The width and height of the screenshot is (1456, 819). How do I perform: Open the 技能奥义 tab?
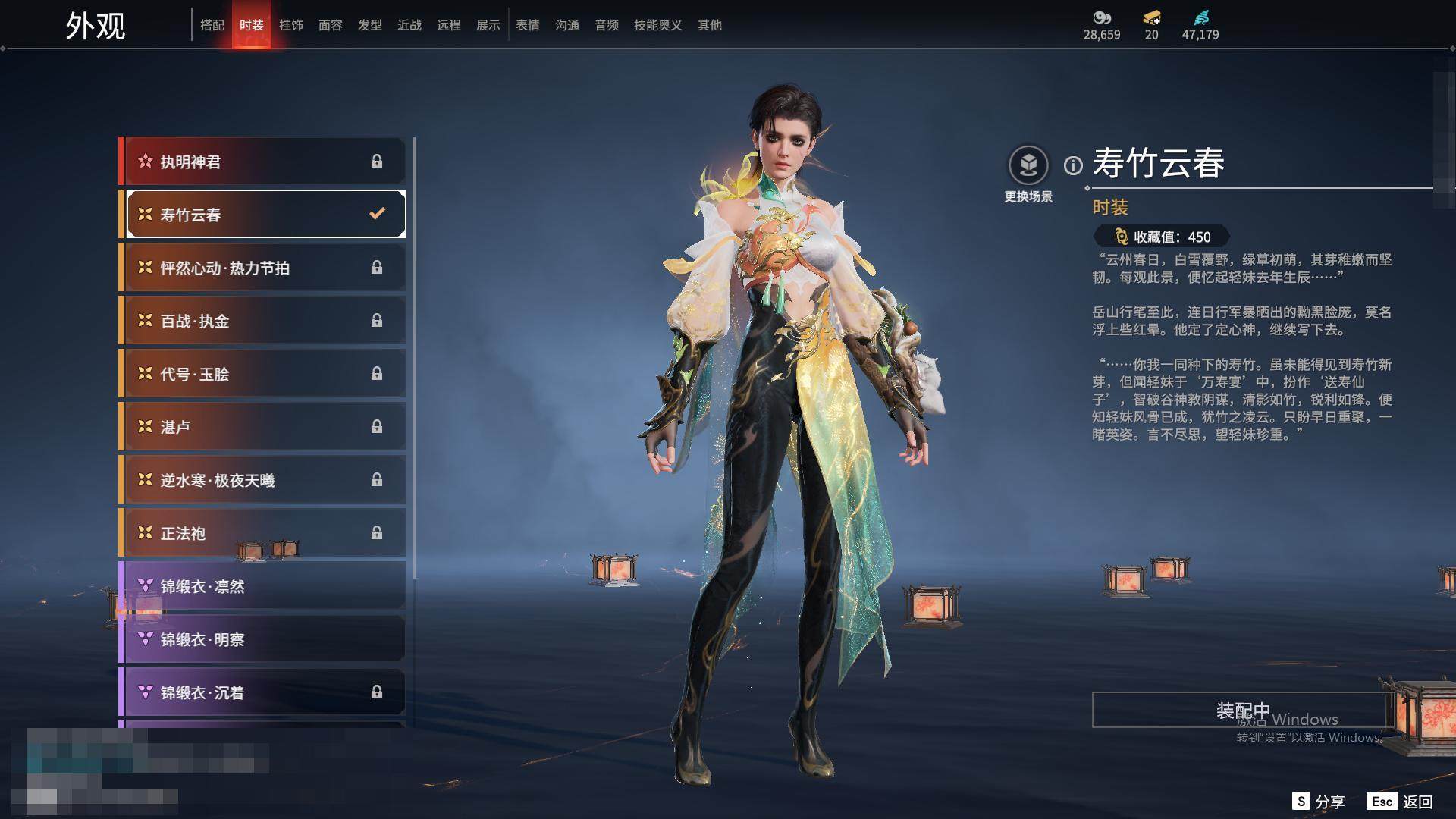(x=657, y=25)
